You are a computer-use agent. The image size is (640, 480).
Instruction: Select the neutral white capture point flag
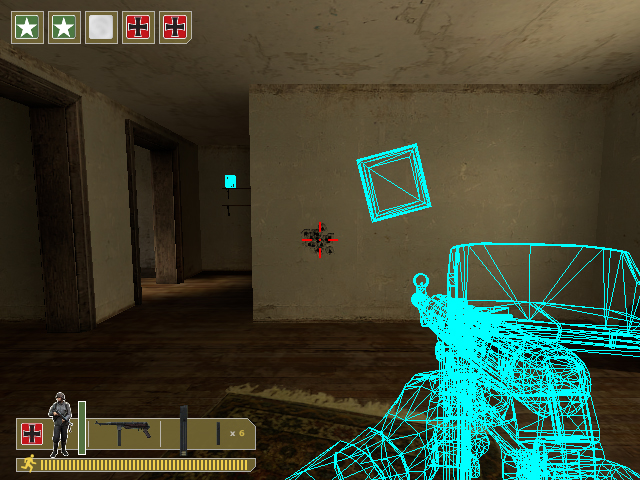pyautogui.click(x=101, y=27)
